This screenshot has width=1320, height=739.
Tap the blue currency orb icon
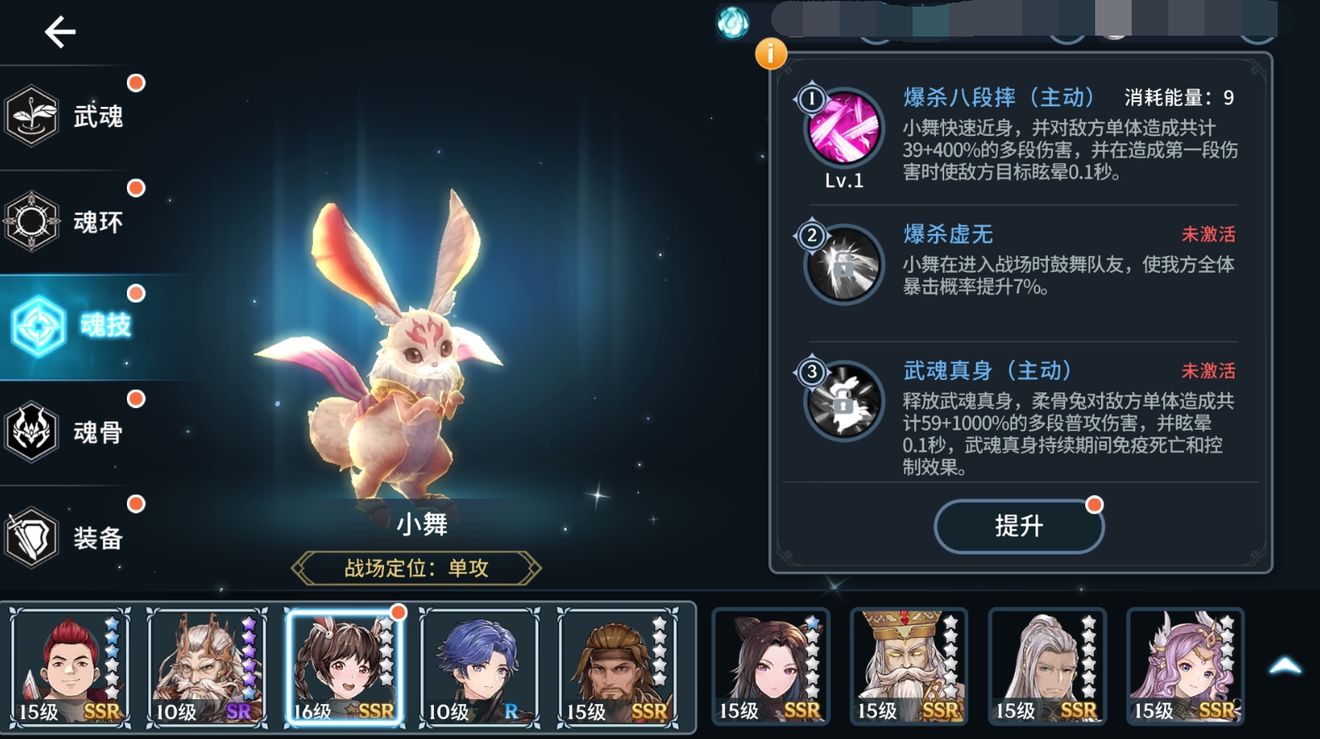point(731,22)
